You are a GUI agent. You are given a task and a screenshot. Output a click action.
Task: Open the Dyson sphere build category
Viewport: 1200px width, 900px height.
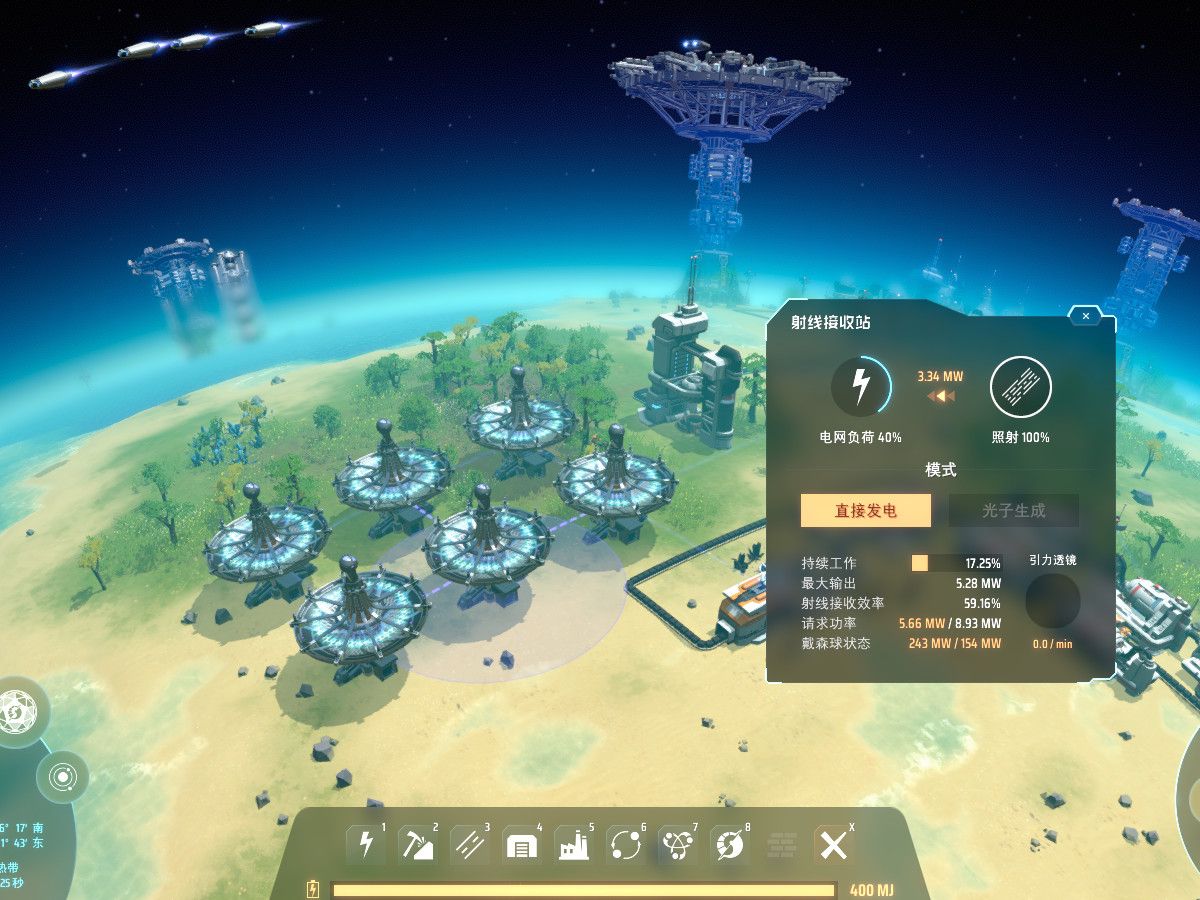click(730, 845)
